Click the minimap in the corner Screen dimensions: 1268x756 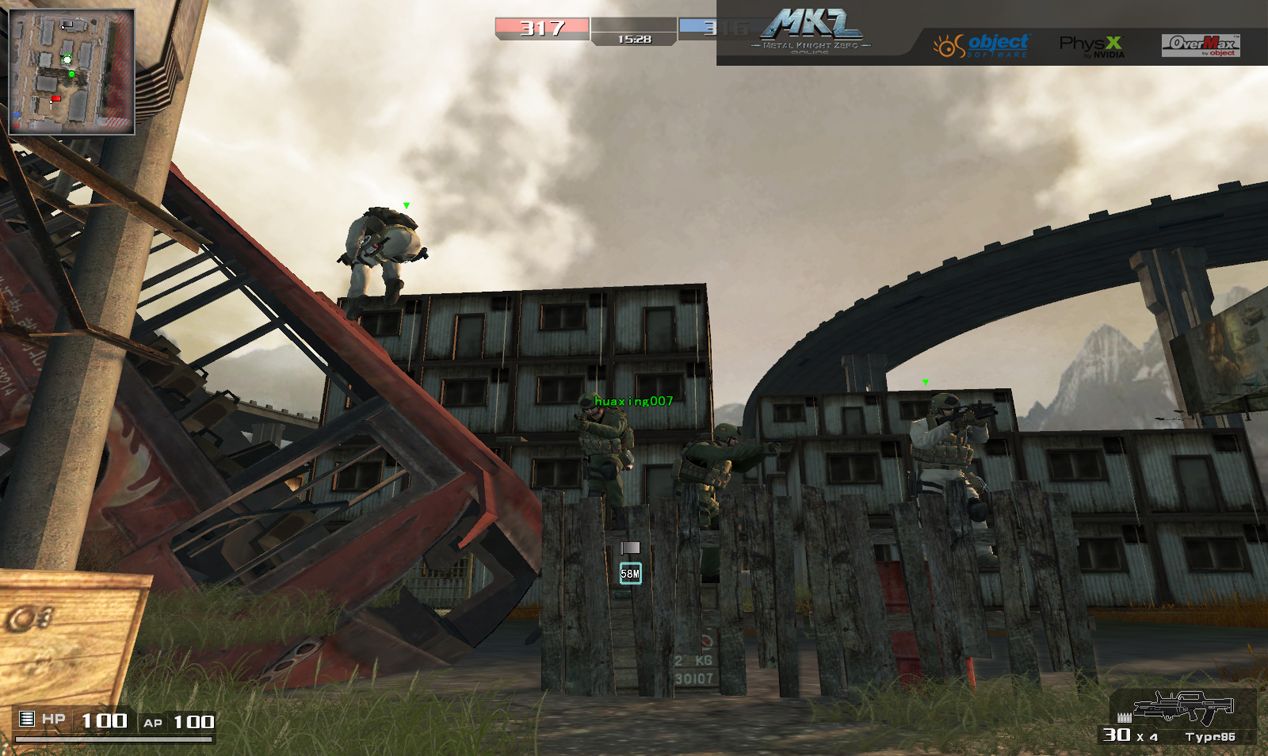click(x=71, y=71)
